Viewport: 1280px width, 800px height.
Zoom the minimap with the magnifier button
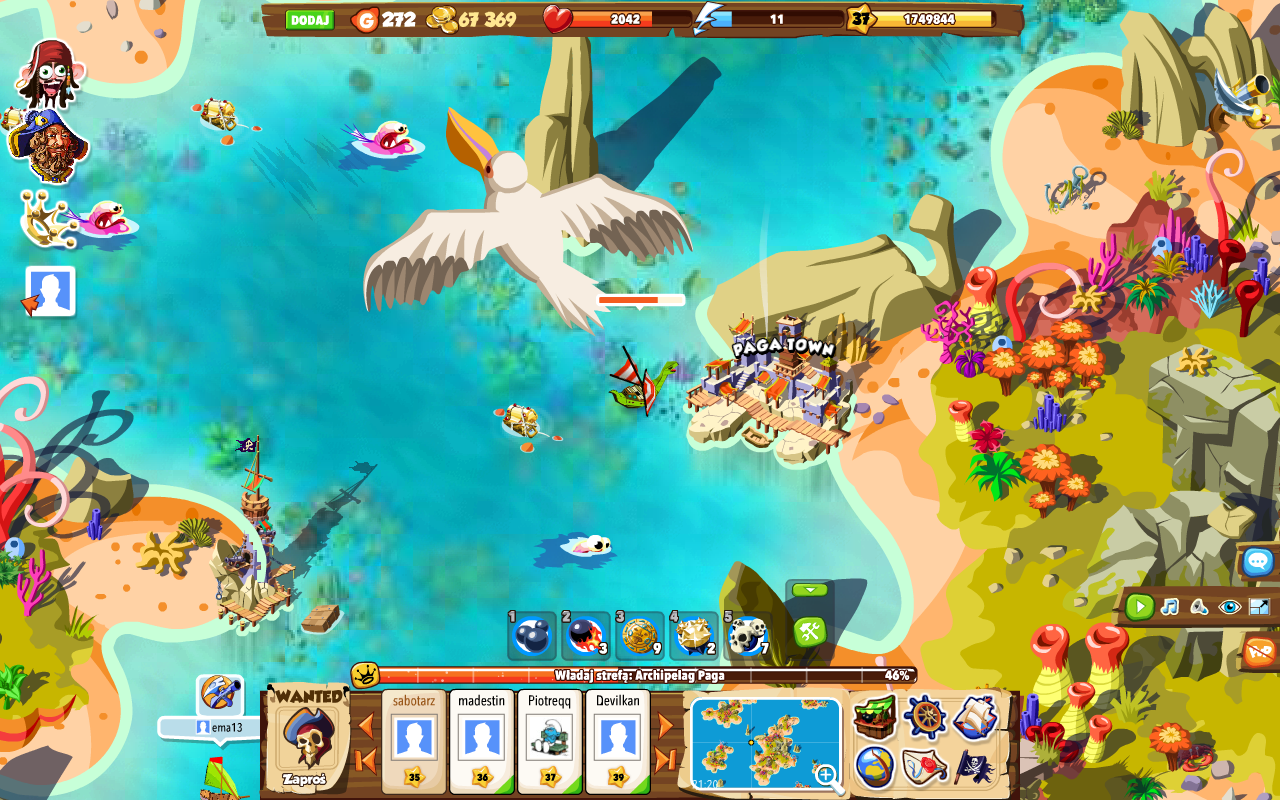826,775
